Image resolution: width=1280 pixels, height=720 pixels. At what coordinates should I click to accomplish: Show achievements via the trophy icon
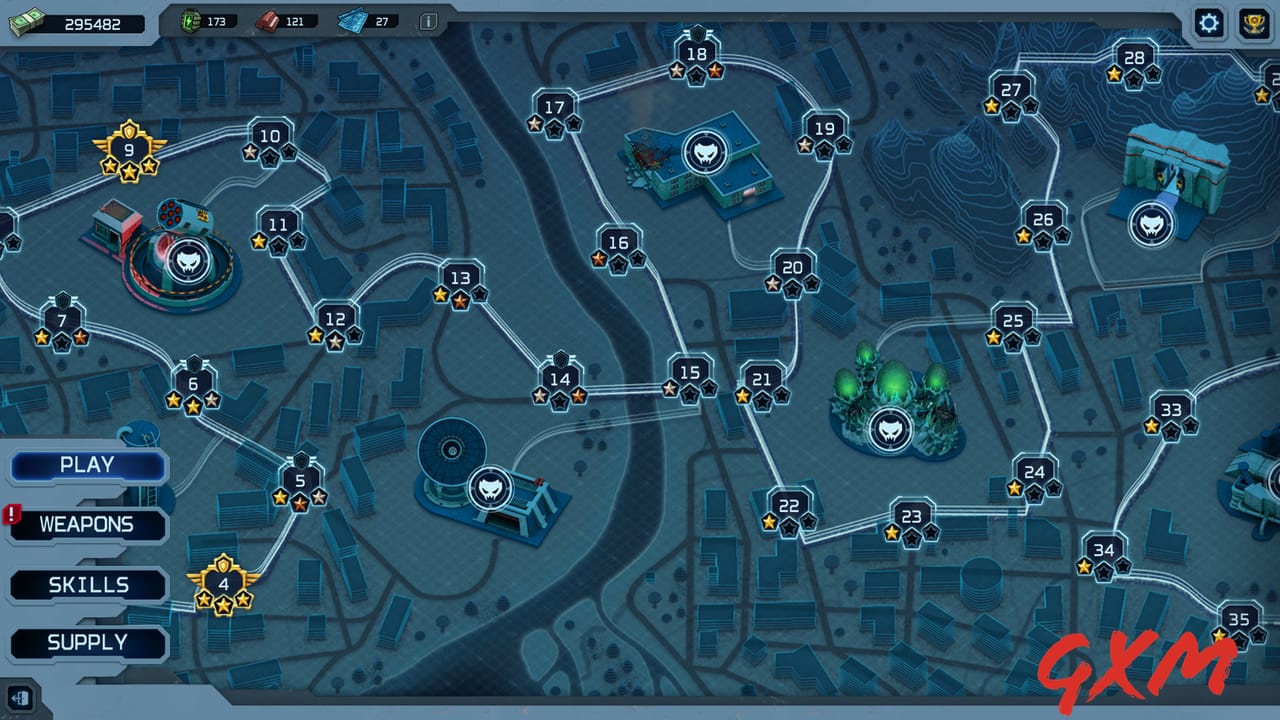click(x=1254, y=23)
